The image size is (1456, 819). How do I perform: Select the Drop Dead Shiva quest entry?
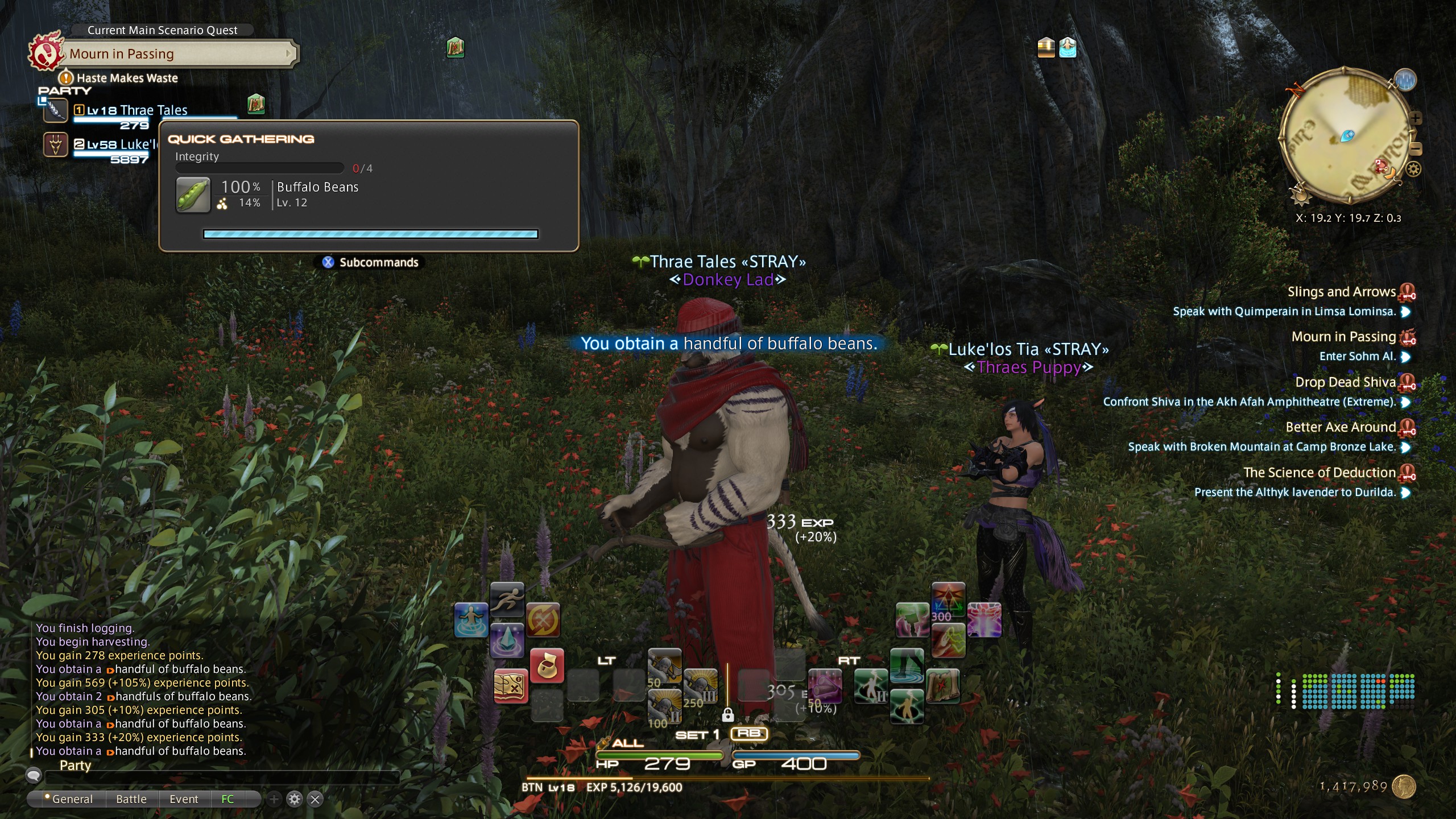(1345, 382)
